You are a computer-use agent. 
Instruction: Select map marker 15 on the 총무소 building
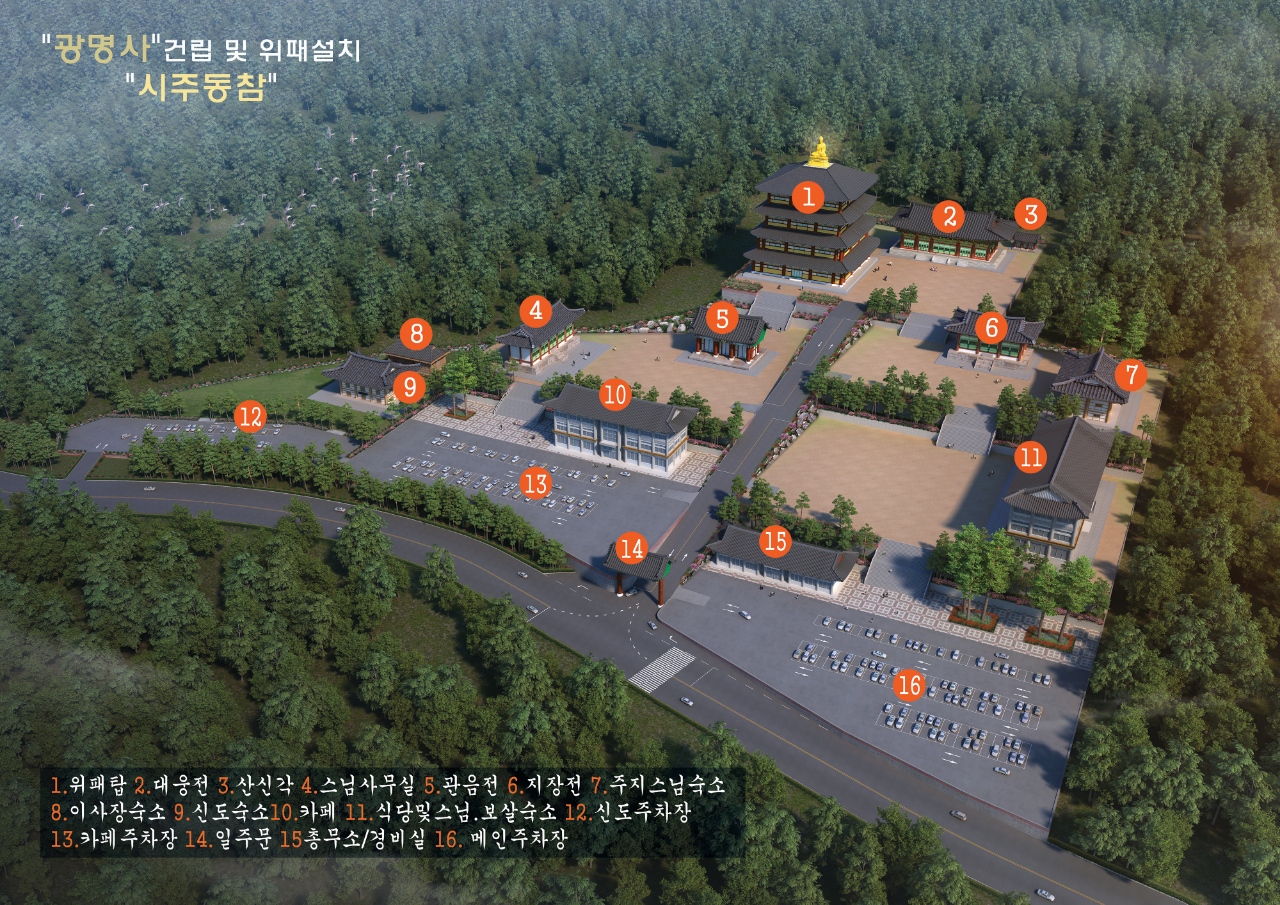pyautogui.click(x=775, y=541)
